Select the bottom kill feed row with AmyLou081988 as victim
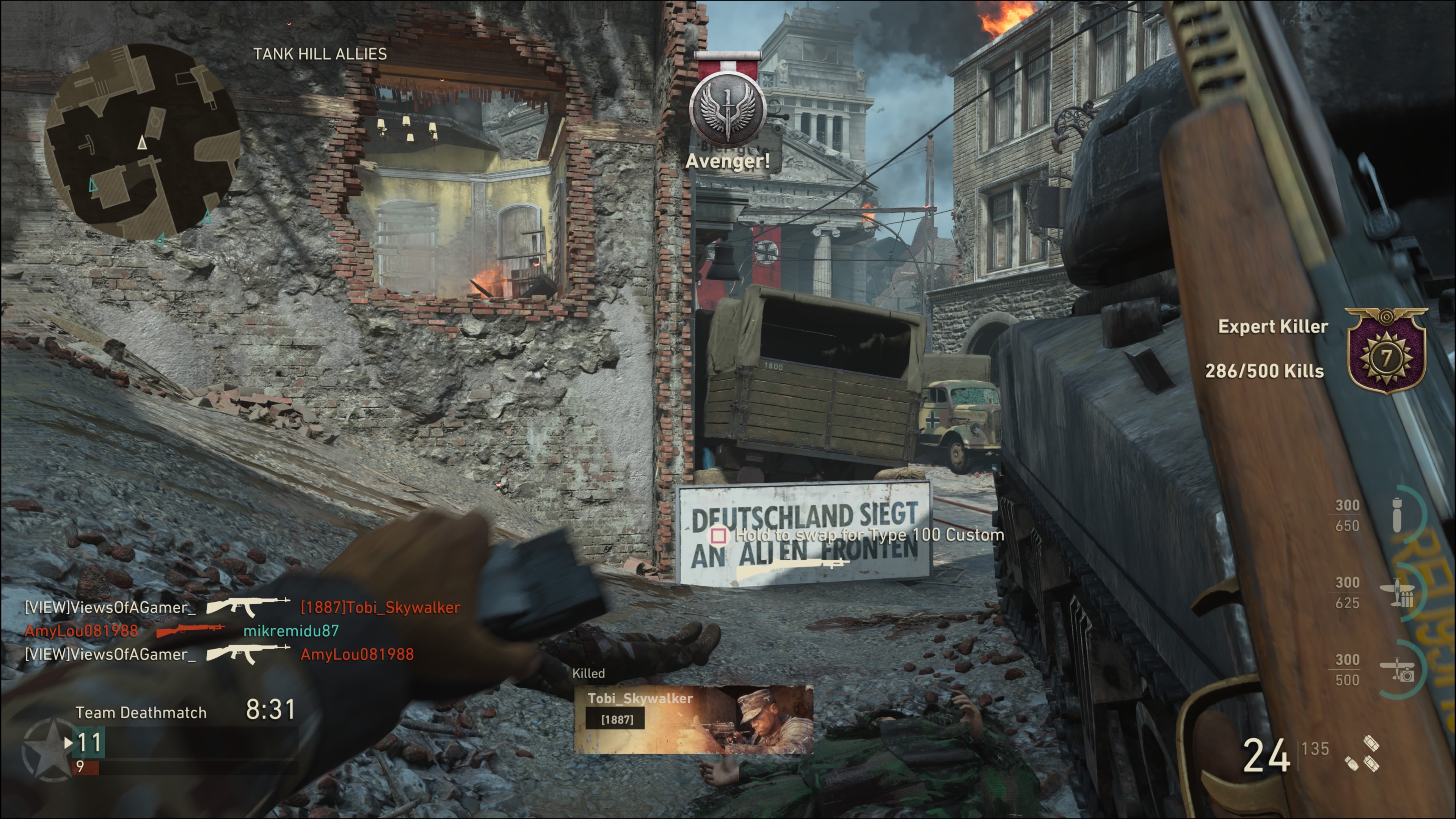This screenshot has height=819, width=1456. (219, 654)
